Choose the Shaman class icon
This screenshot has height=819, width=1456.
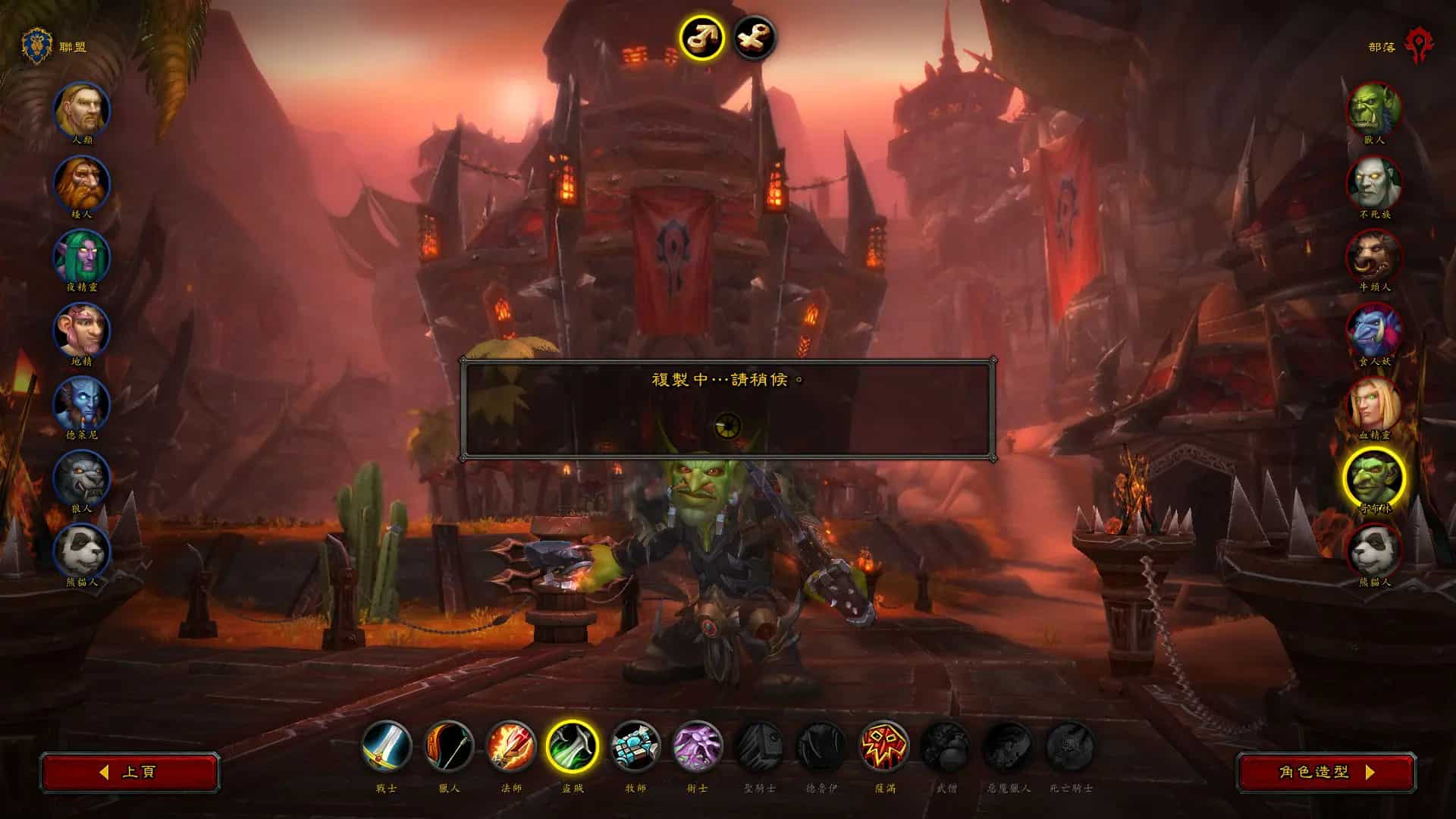[884, 746]
